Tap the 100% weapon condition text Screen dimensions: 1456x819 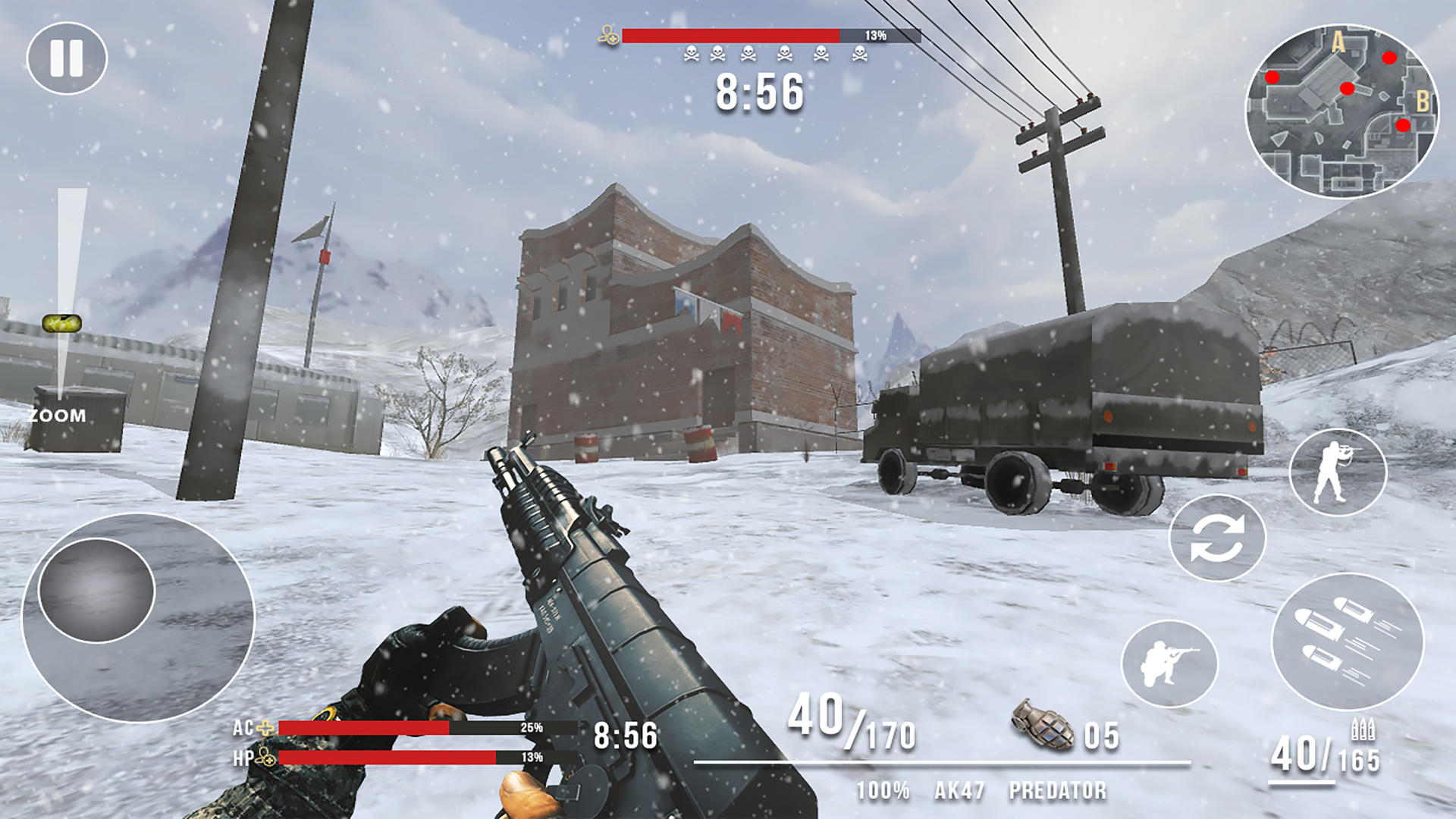pyautogui.click(x=882, y=791)
